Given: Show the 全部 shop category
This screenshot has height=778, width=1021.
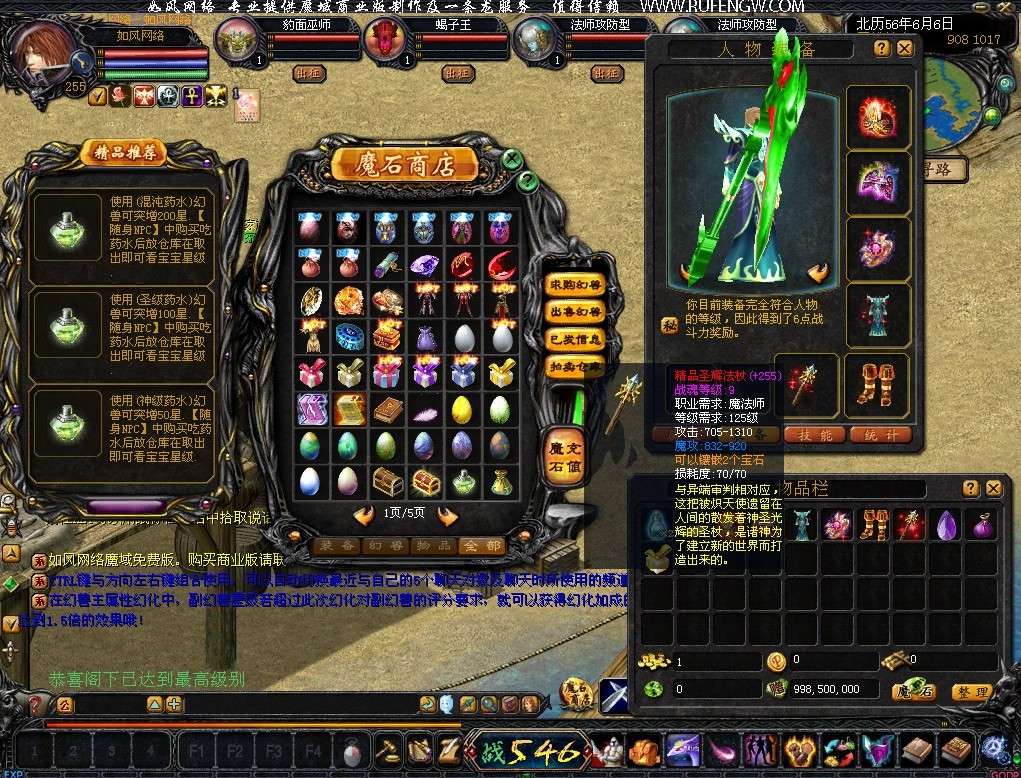Looking at the screenshot, I should click(480, 546).
